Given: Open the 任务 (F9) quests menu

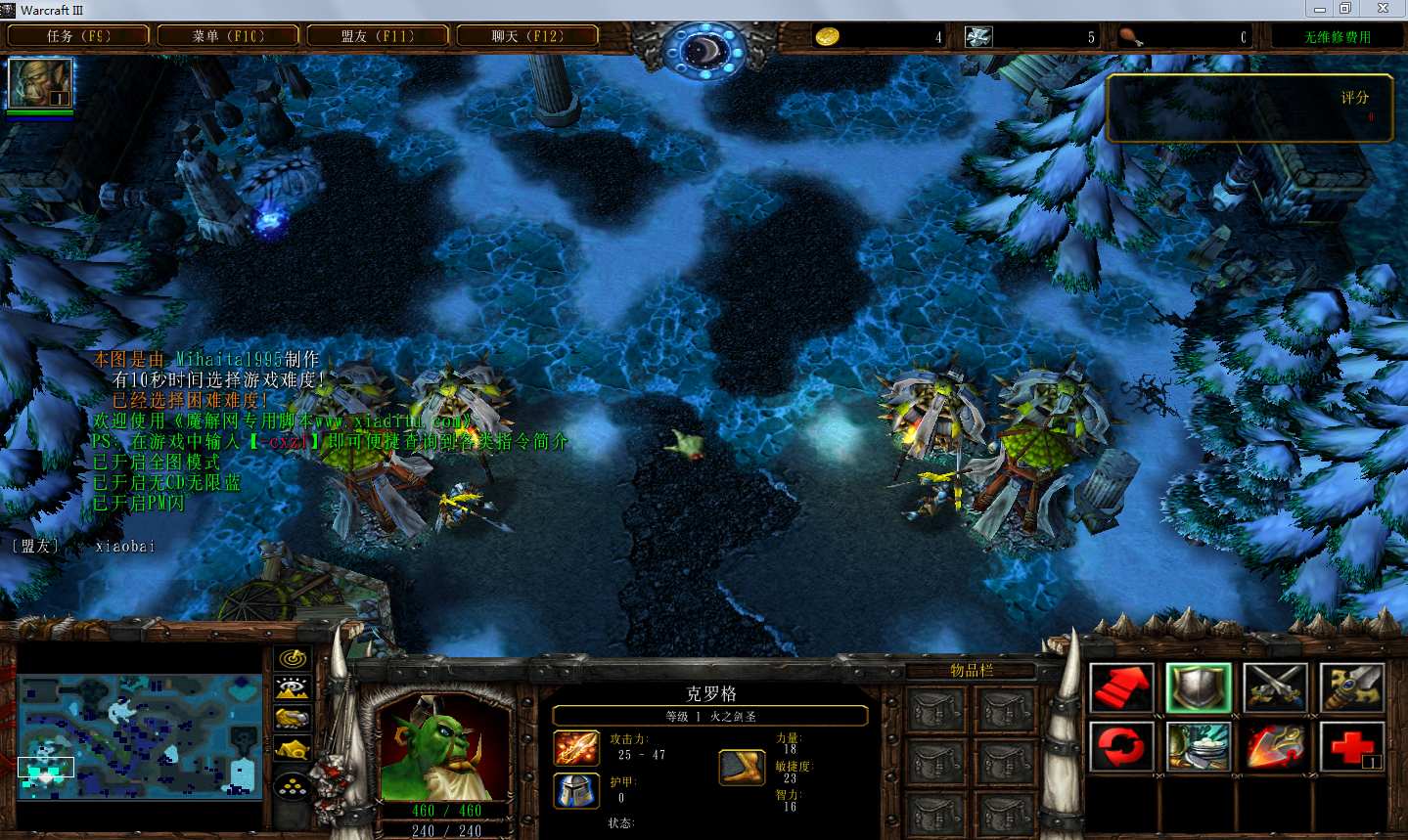Looking at the screenshot, I should click(x=78, y=36).
